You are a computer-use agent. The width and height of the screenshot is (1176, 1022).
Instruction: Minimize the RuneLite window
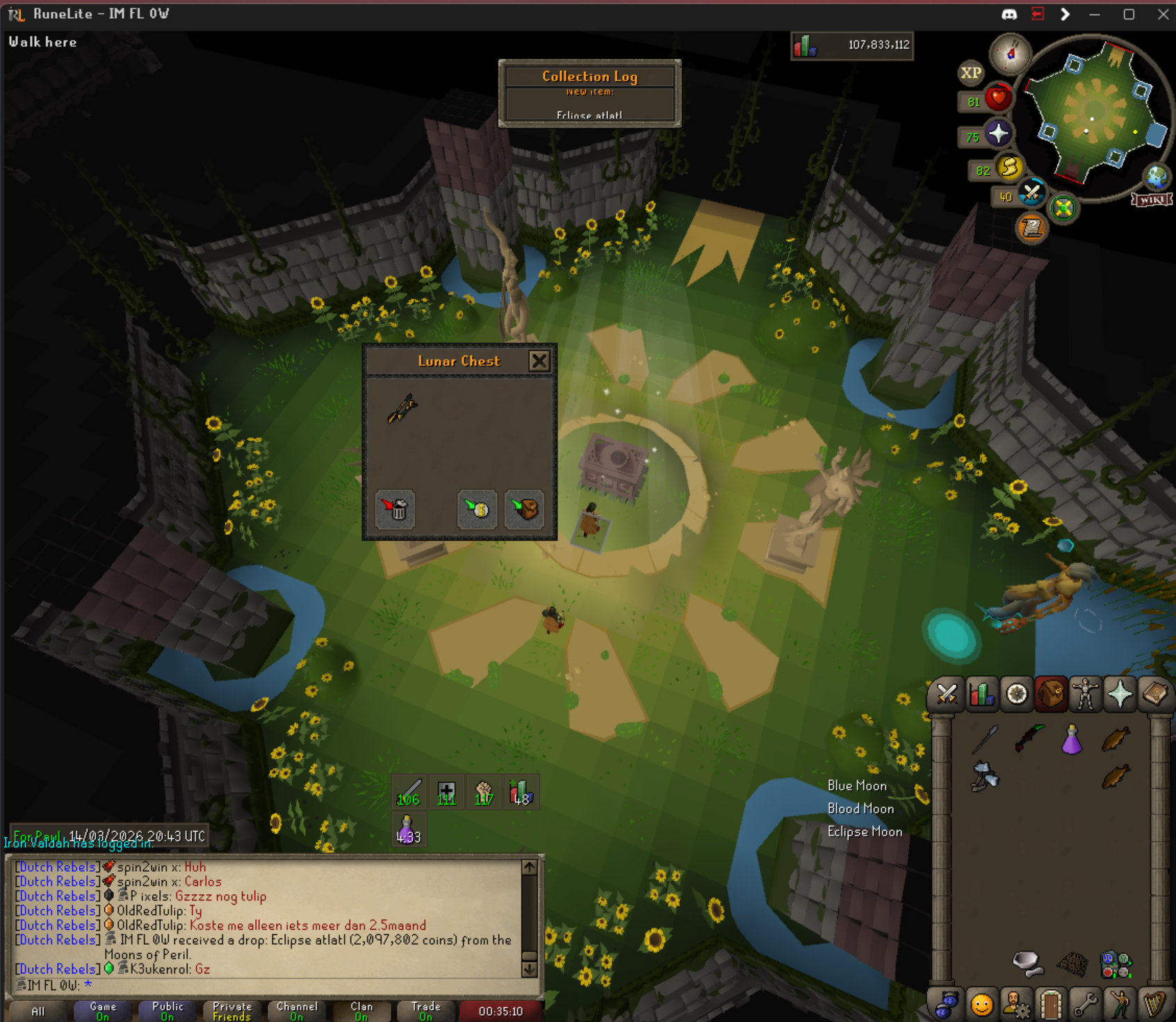click(1095, 14)
